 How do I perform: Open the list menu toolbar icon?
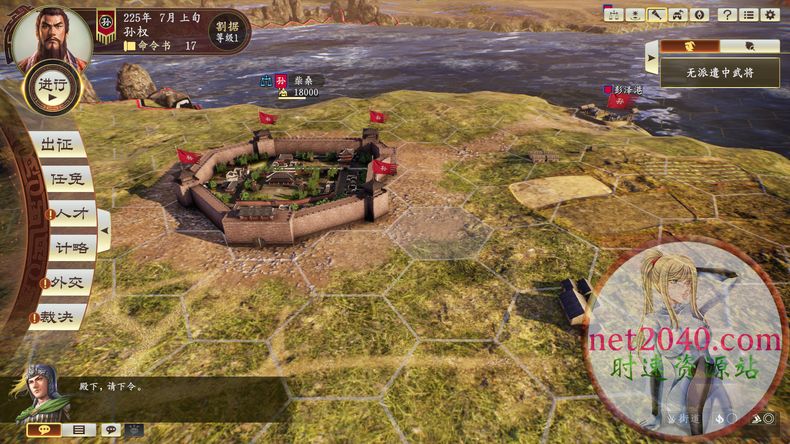point(749,15)
